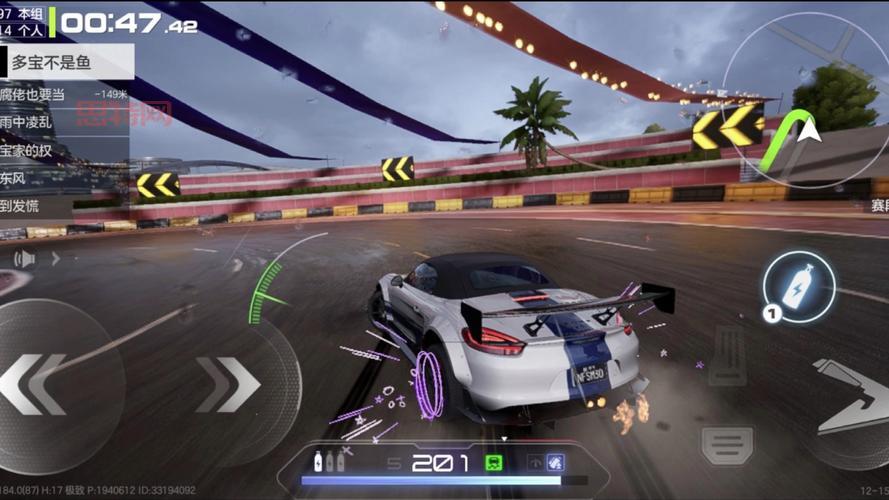The height and width of the screenshot is (500, 889).
Task: Toggle the voice speaker icon
Action: [24, 259]
